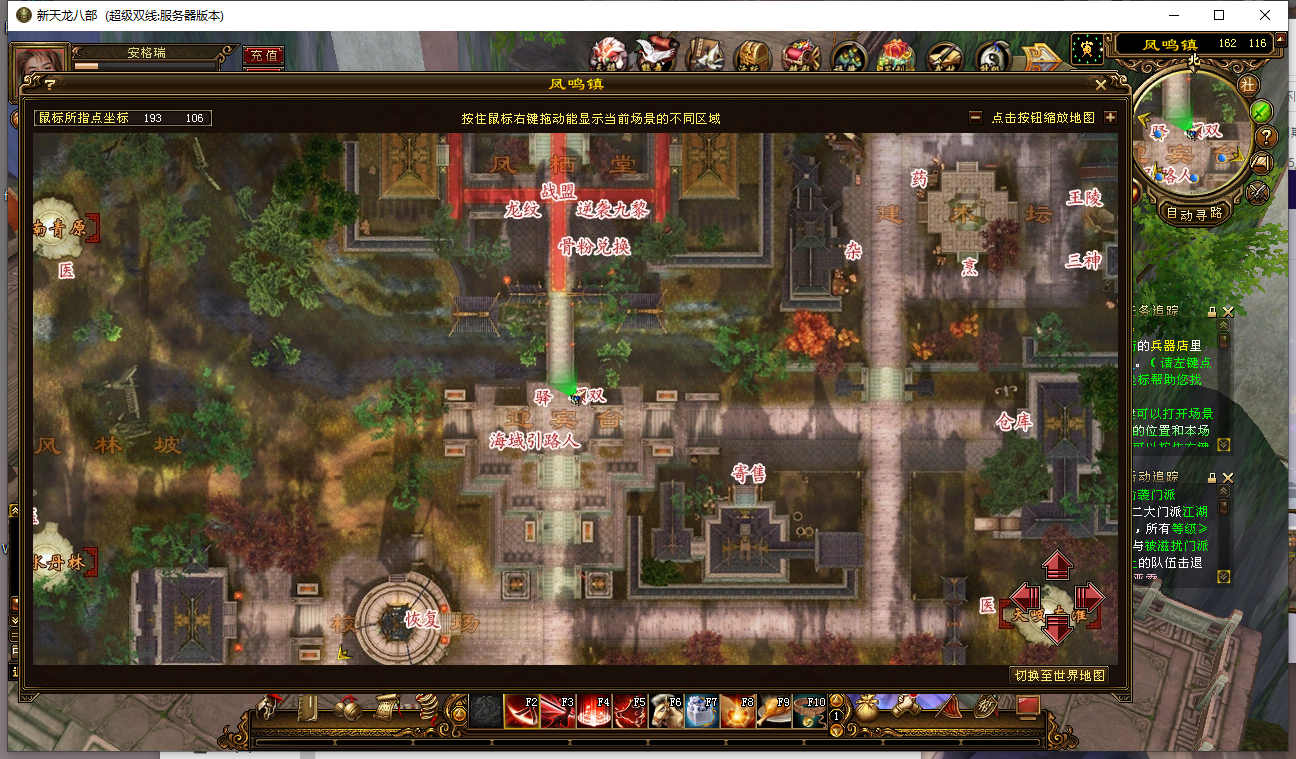Select the 寄售 consignment marker on the map
This screenshot has width=1296, height=759.
(x=748, y=472)
